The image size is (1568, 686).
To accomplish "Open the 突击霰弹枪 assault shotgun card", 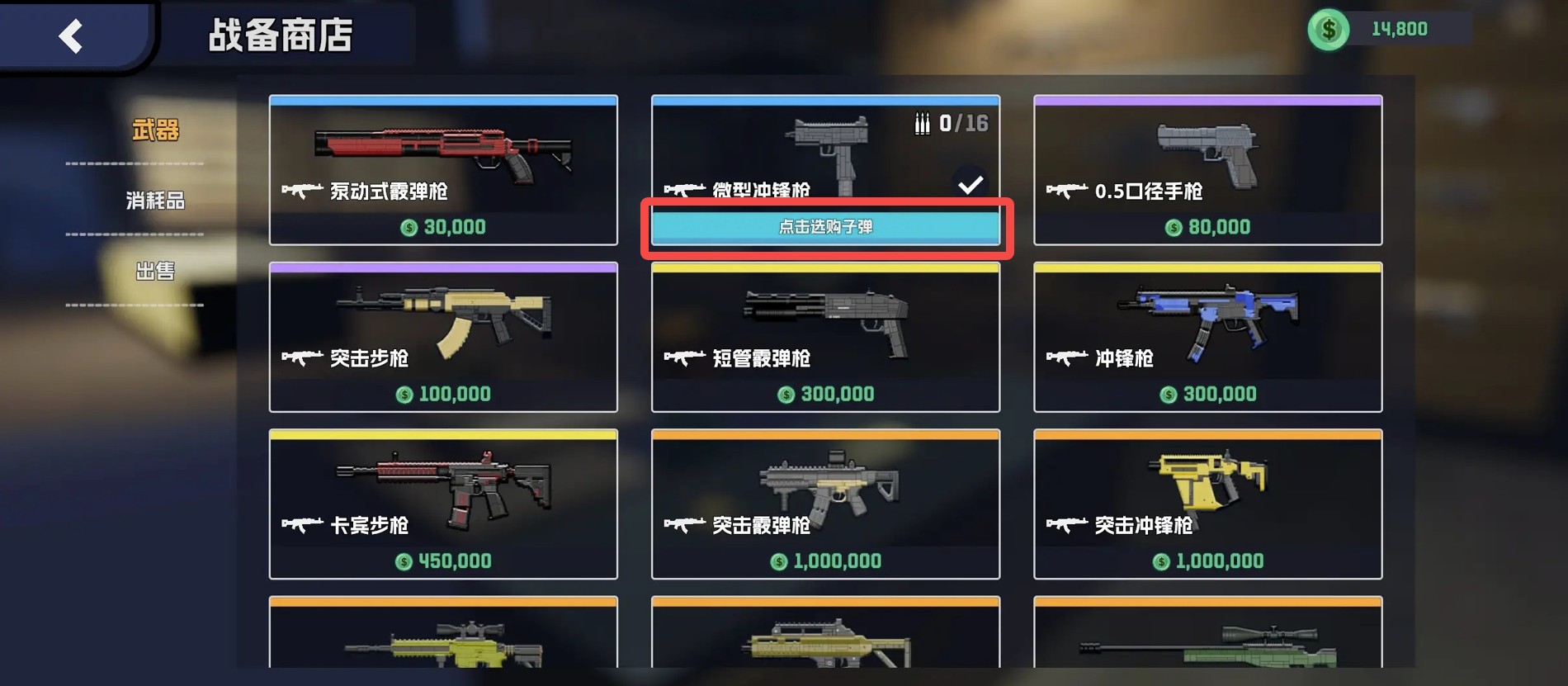I will 825,504.
